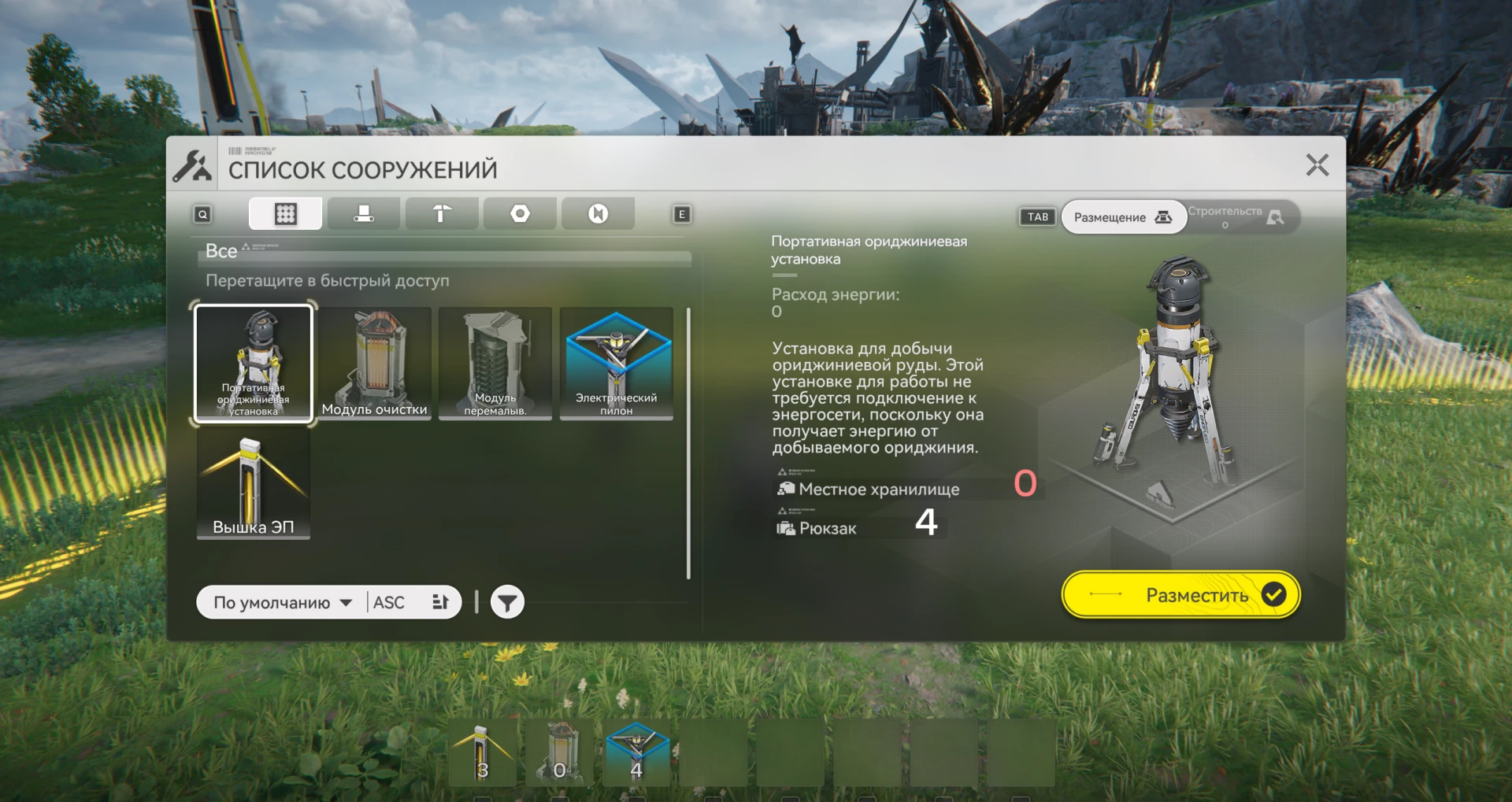Open the funnel filter options
1512x802 pixels.
tap(507, 603)
